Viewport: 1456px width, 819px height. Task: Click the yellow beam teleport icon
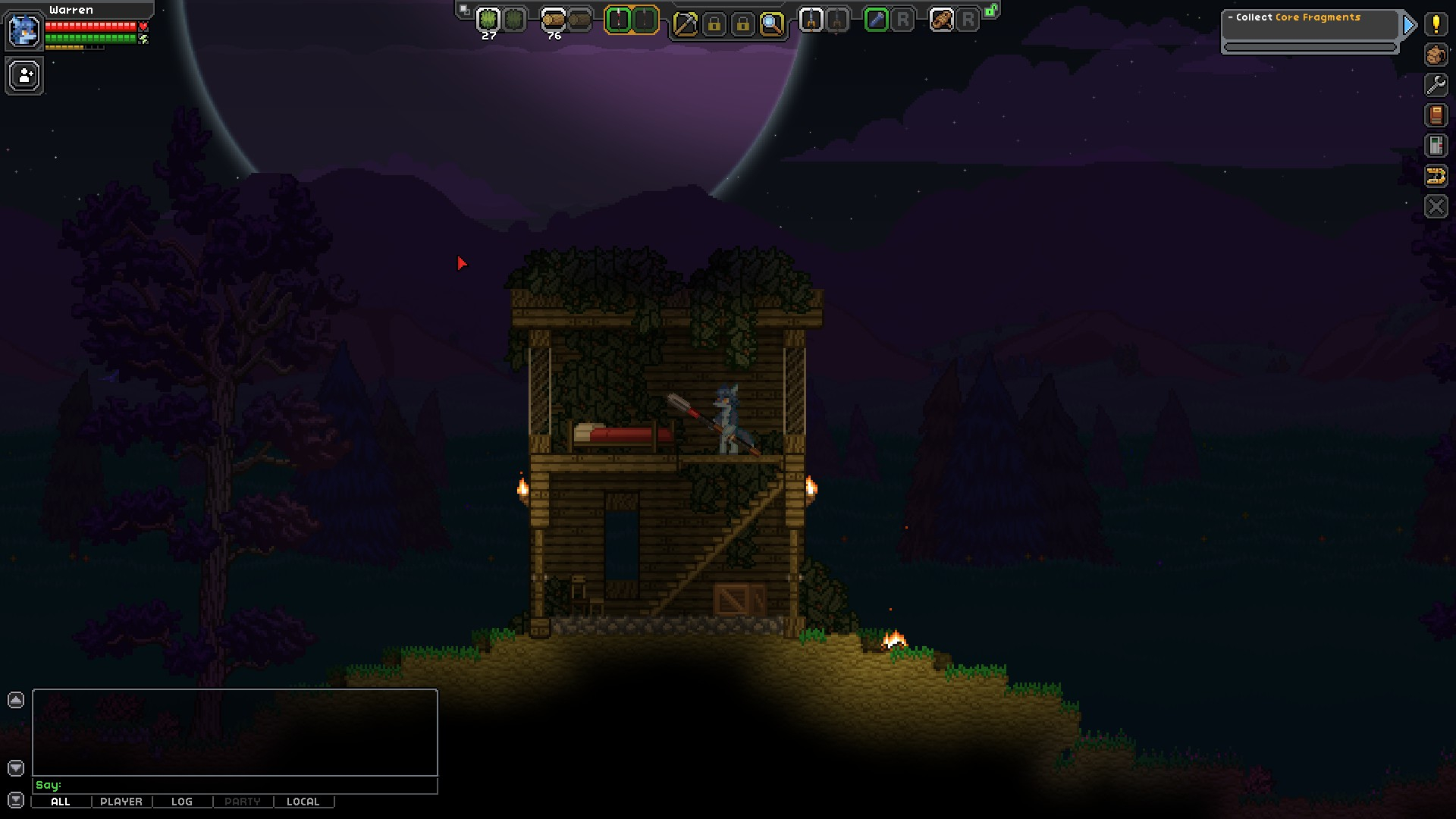coord(1436,176)
